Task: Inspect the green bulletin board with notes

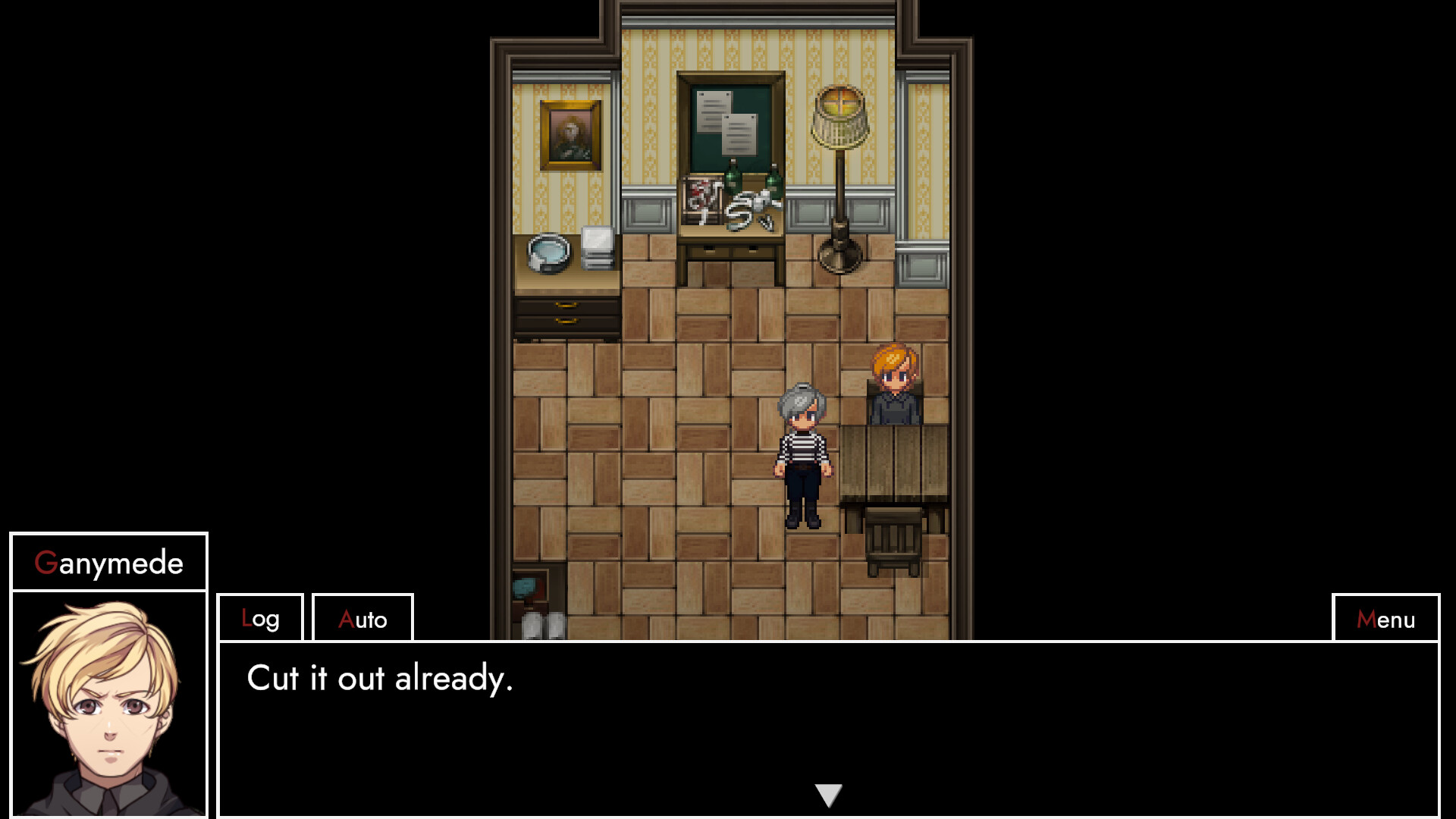Action: pyautogui.click(x=728, y=121)
